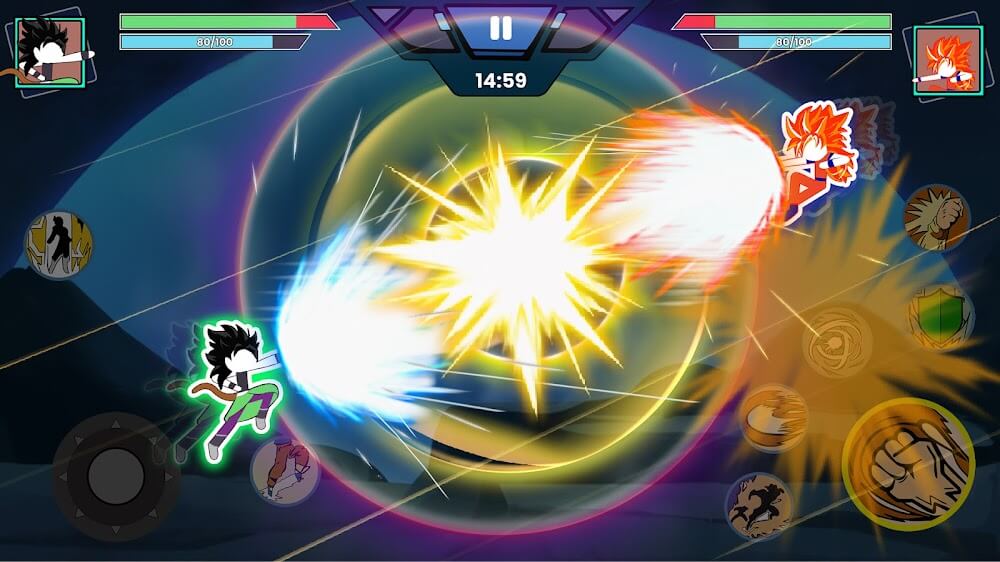The width and height of the screenshot is (1000, 562).
Task: Tap the golden aura transformation icon
Action: pyautogui.click(x=59, y=245)
